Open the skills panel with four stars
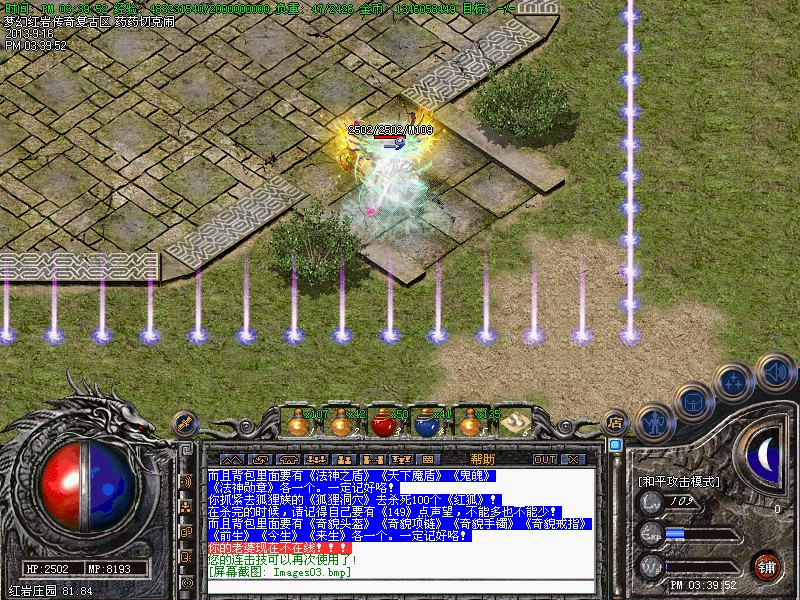The width and height of the screenshot is (800, 600). click(734, 382)
